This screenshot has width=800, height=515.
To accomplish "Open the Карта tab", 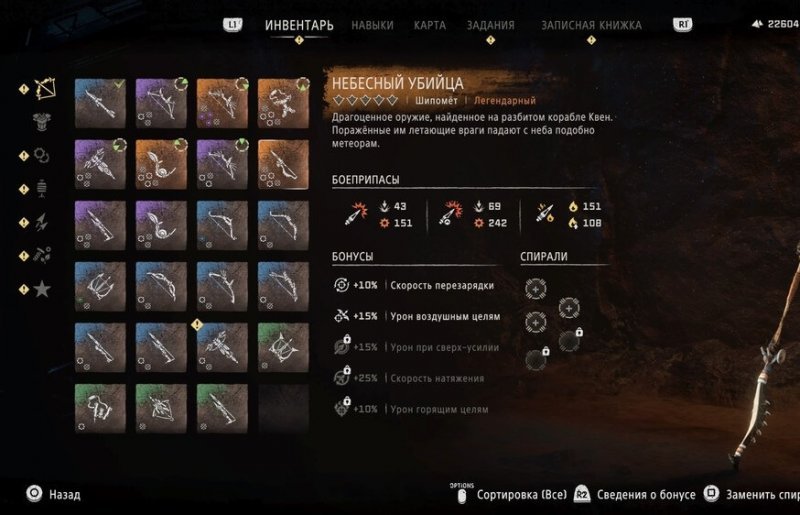I will pos(430,25).
